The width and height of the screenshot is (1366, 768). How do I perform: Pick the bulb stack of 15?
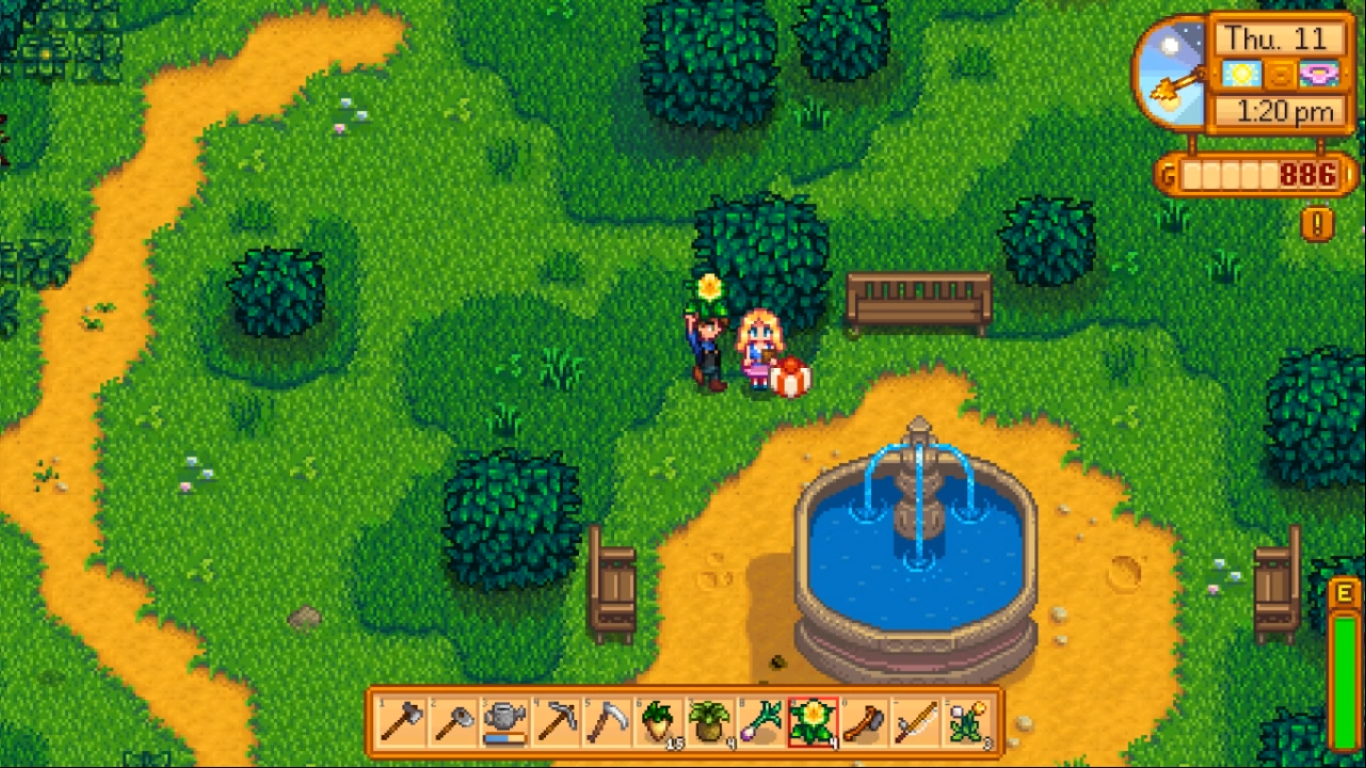659,722
